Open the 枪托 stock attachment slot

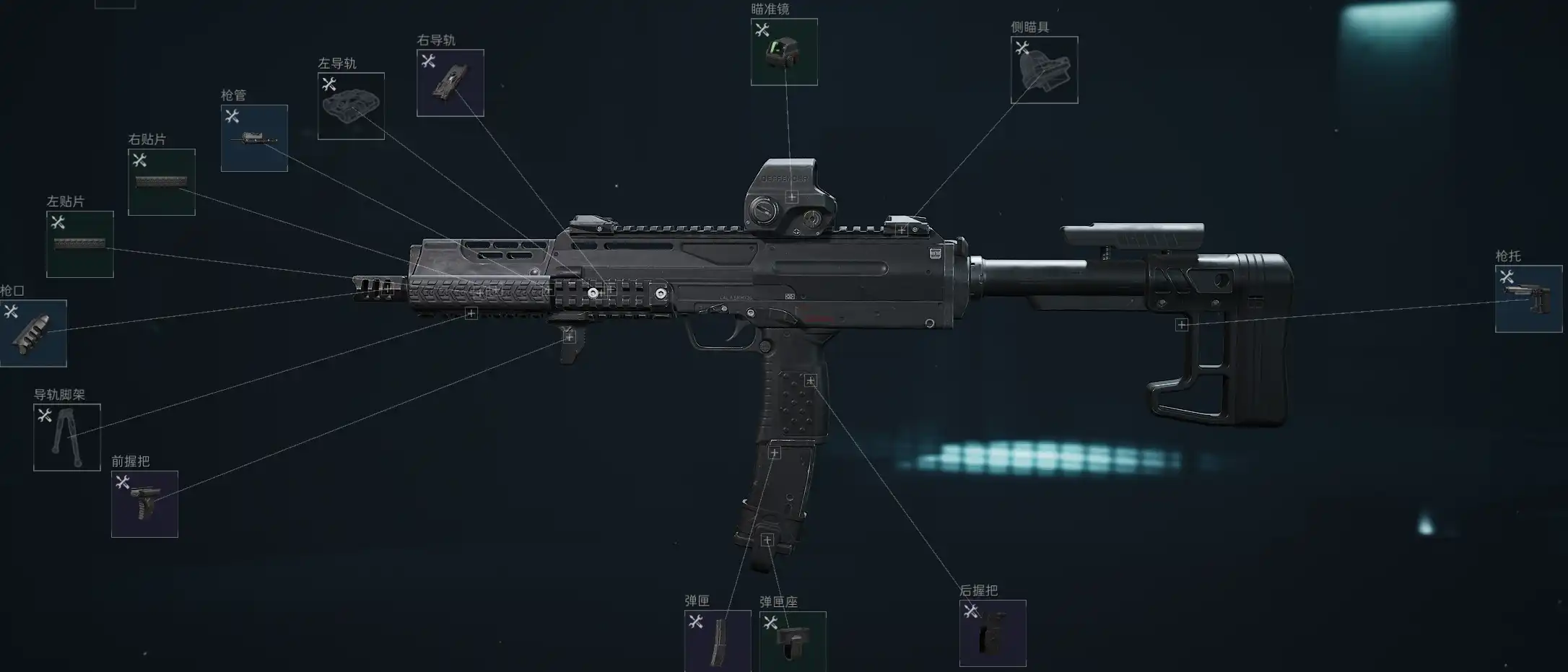point(1528,299)
